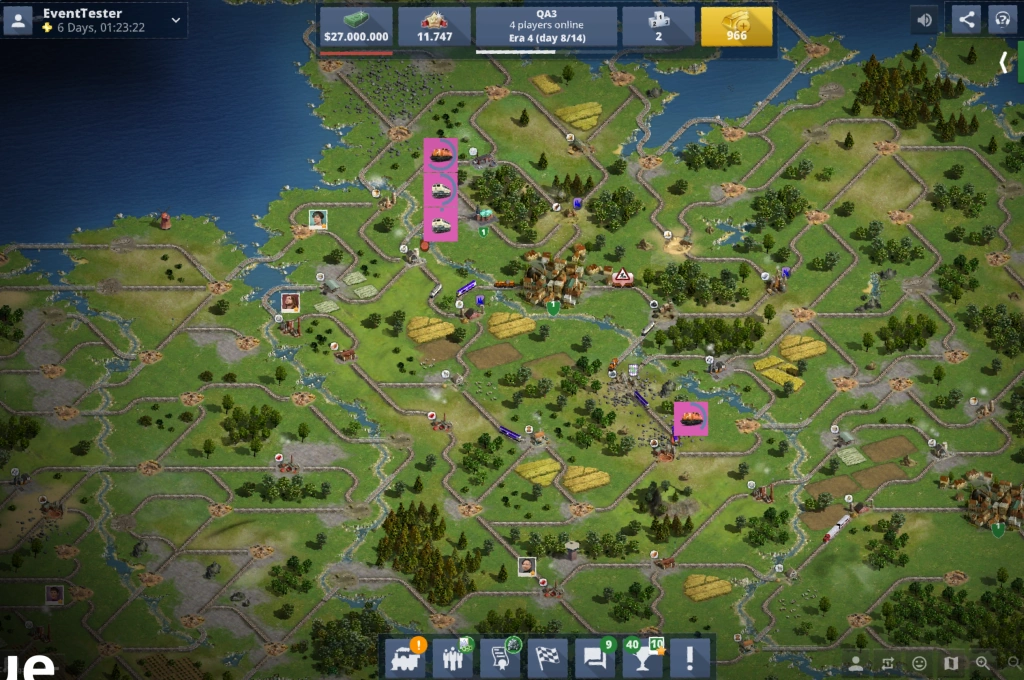Screen dimensions: 1024x680
Task: Open the exclamation mark notifications menu
Action: (x=690, y=658)
